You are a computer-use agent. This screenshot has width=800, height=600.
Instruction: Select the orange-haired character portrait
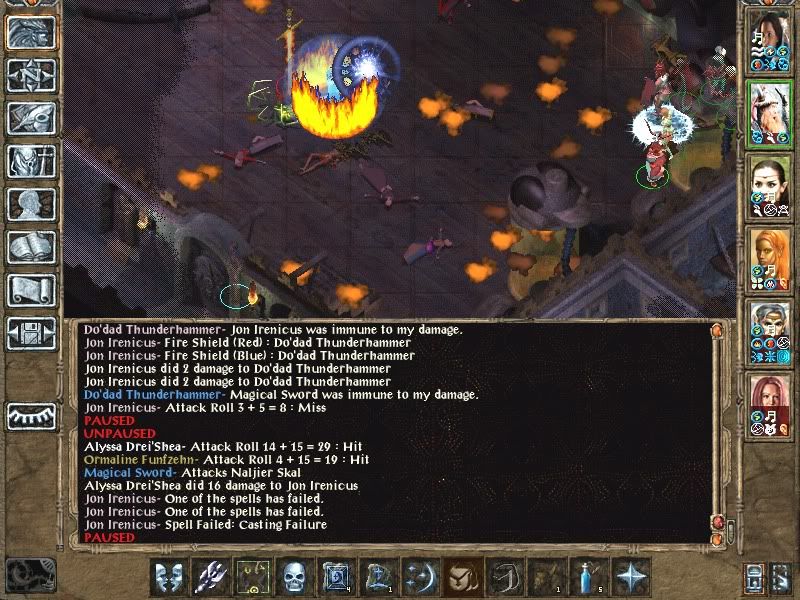(x=770, y=261)
